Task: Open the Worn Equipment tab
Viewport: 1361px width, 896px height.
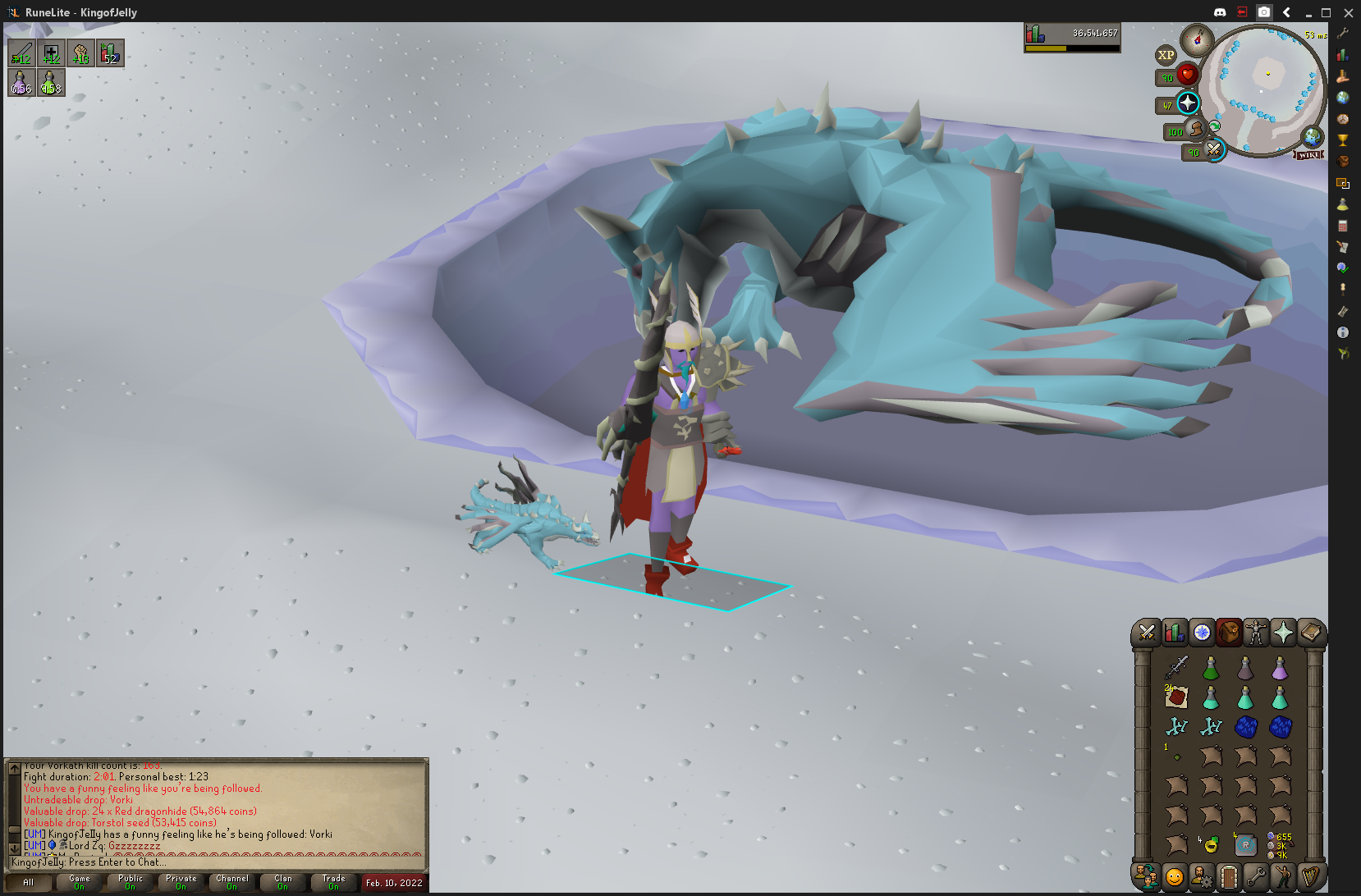Action: (x=1255, y=633)
